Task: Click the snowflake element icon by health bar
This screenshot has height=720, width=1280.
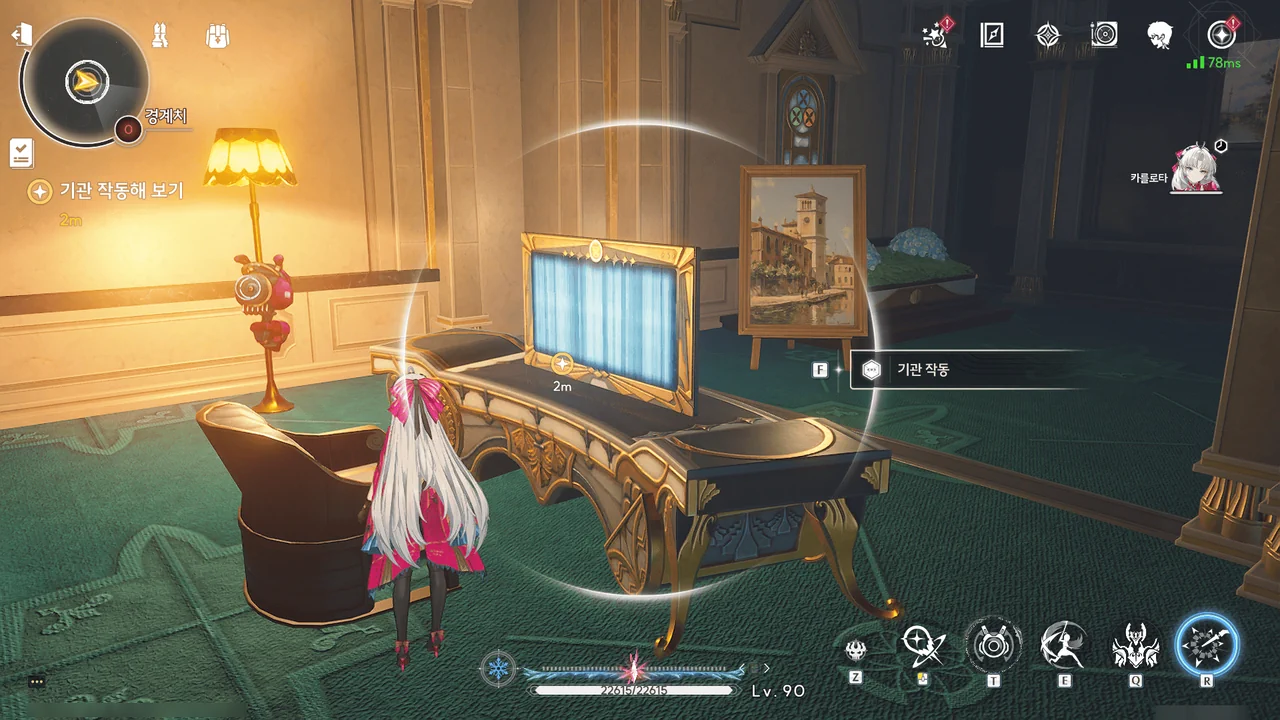Action: point(497,668)
